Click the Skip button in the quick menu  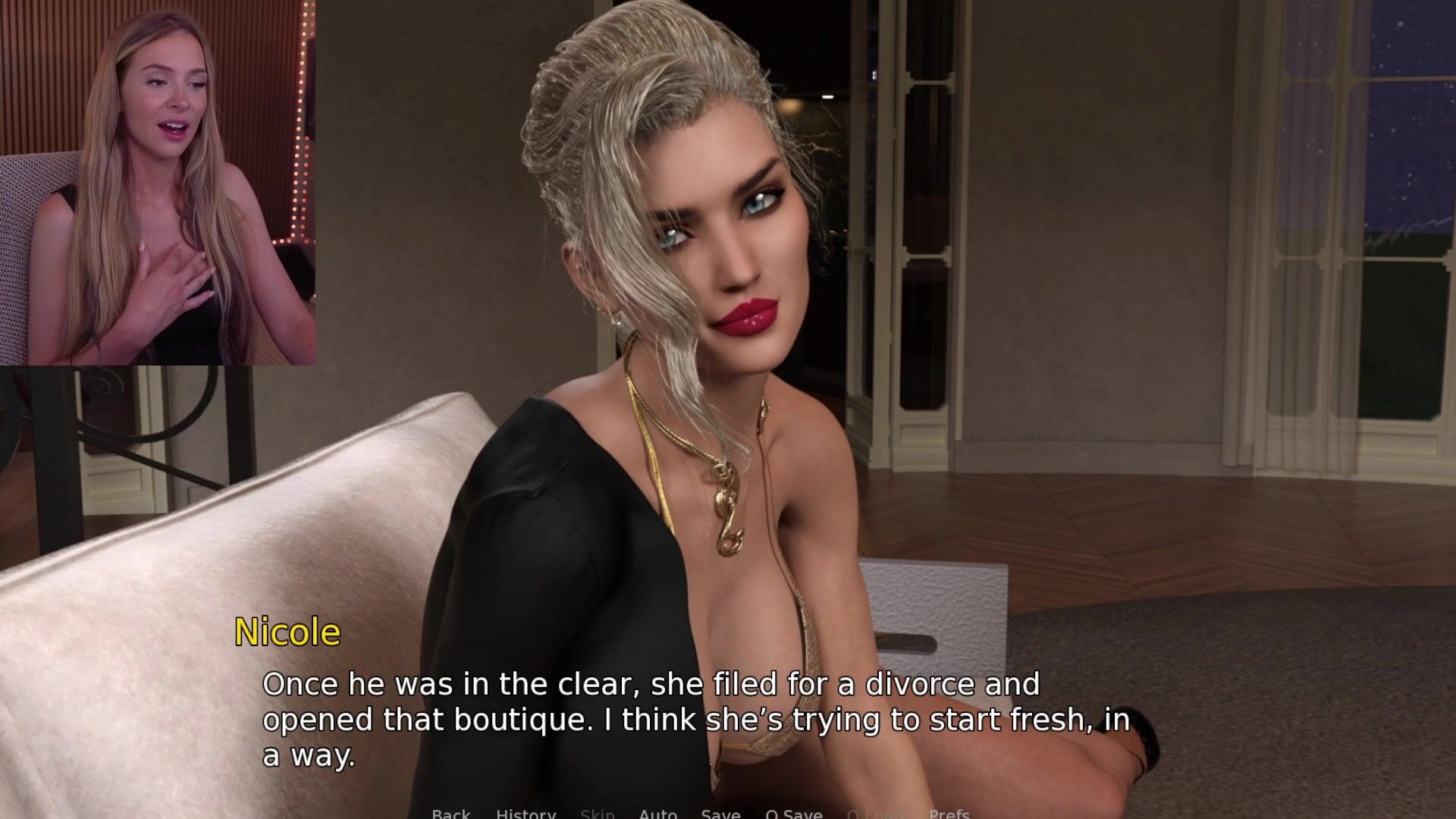click(597, 814)
